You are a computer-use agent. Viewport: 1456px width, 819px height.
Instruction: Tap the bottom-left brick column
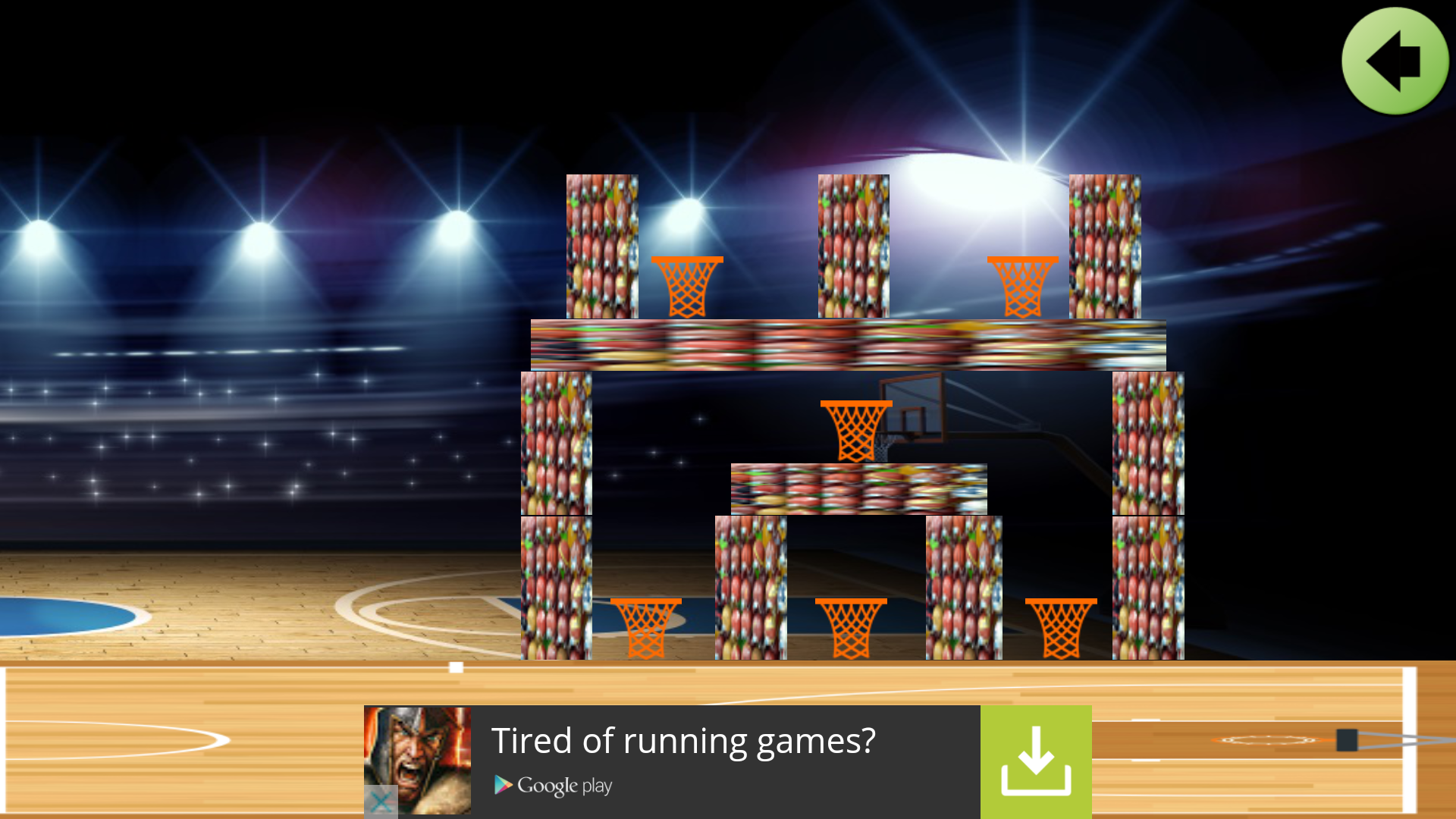coord(556,588)
